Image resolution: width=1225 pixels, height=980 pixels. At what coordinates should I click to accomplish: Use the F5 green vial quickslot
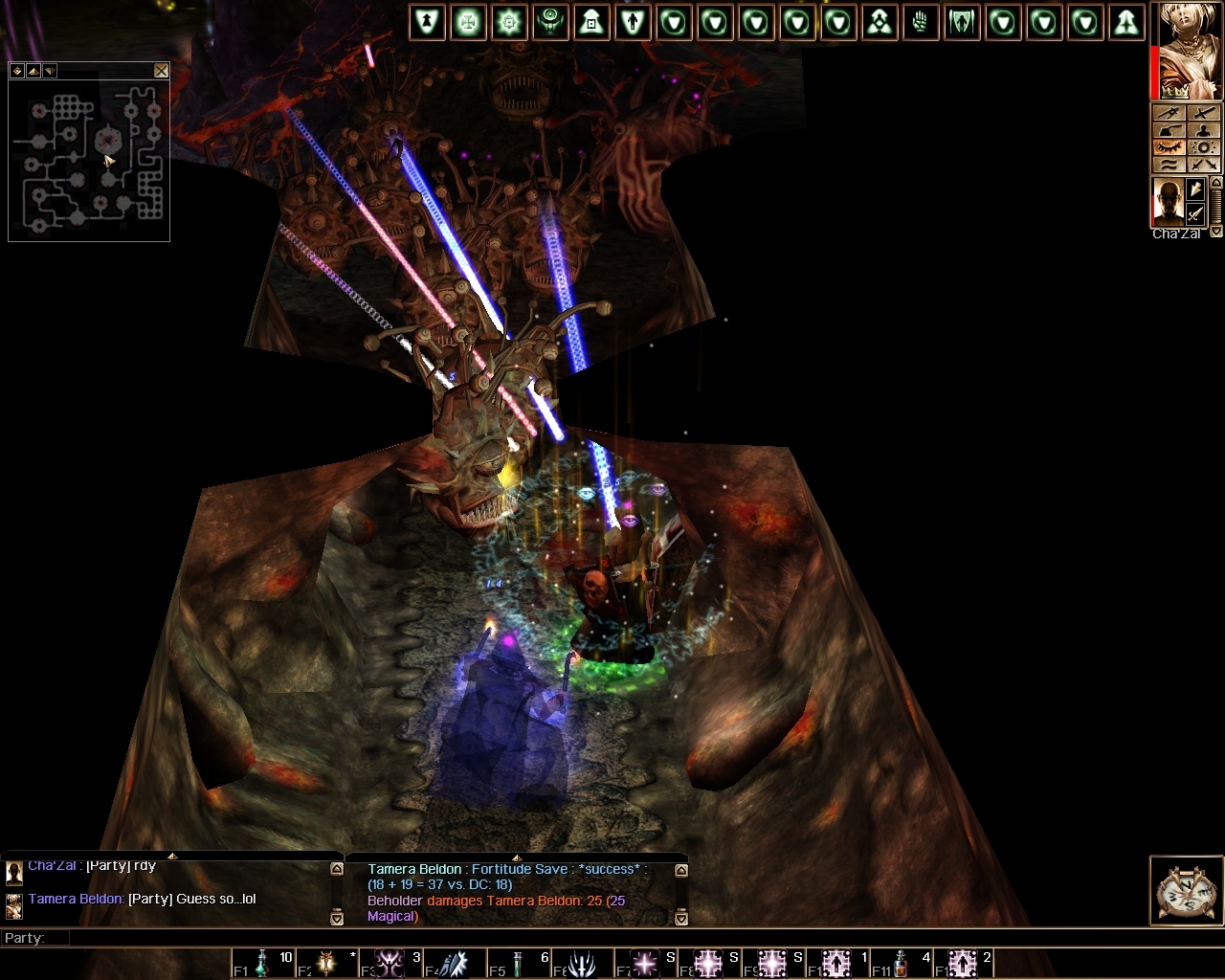[517, 963]
